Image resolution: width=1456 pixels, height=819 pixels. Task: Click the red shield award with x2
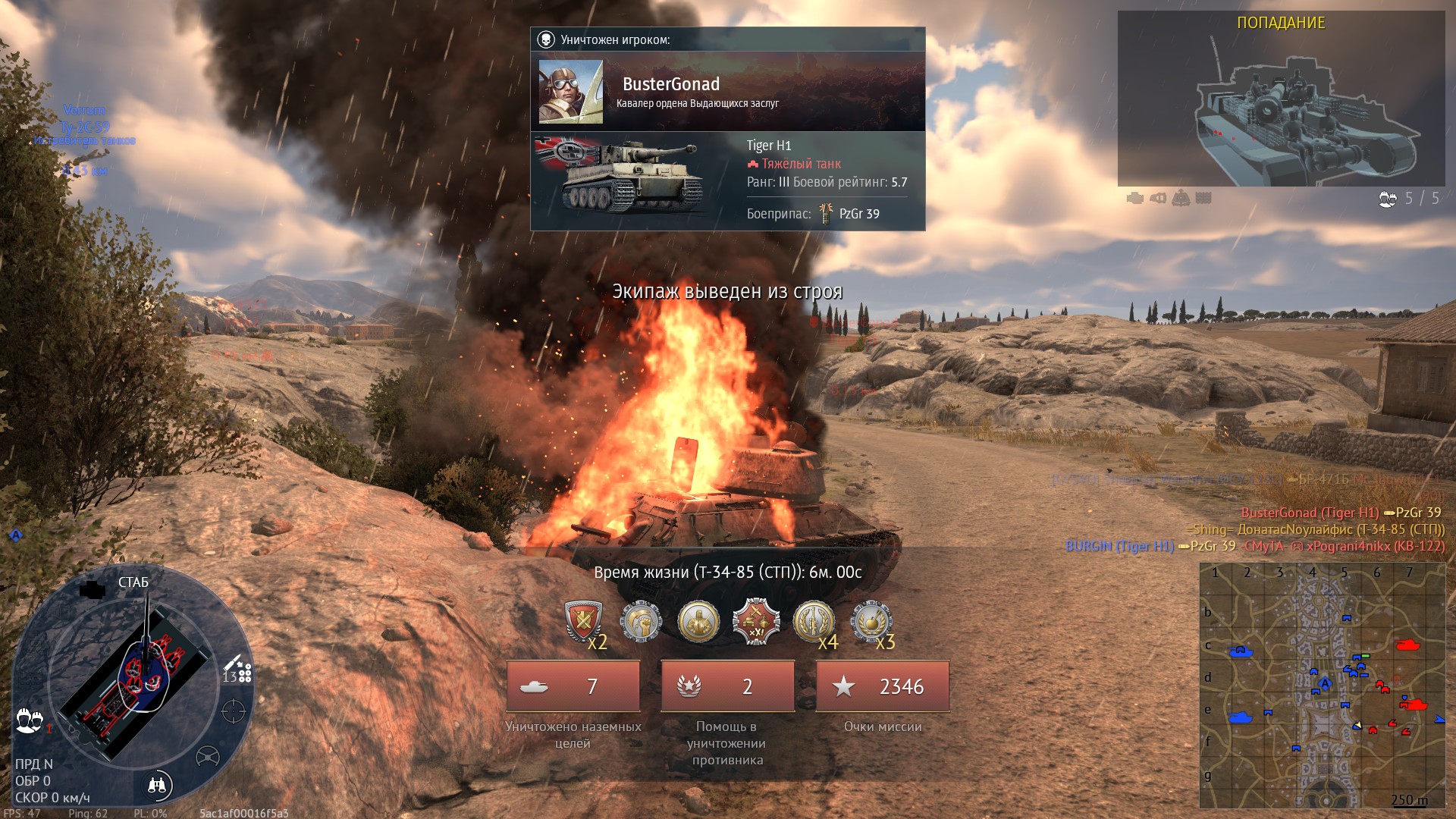click(x=583, y=622)
